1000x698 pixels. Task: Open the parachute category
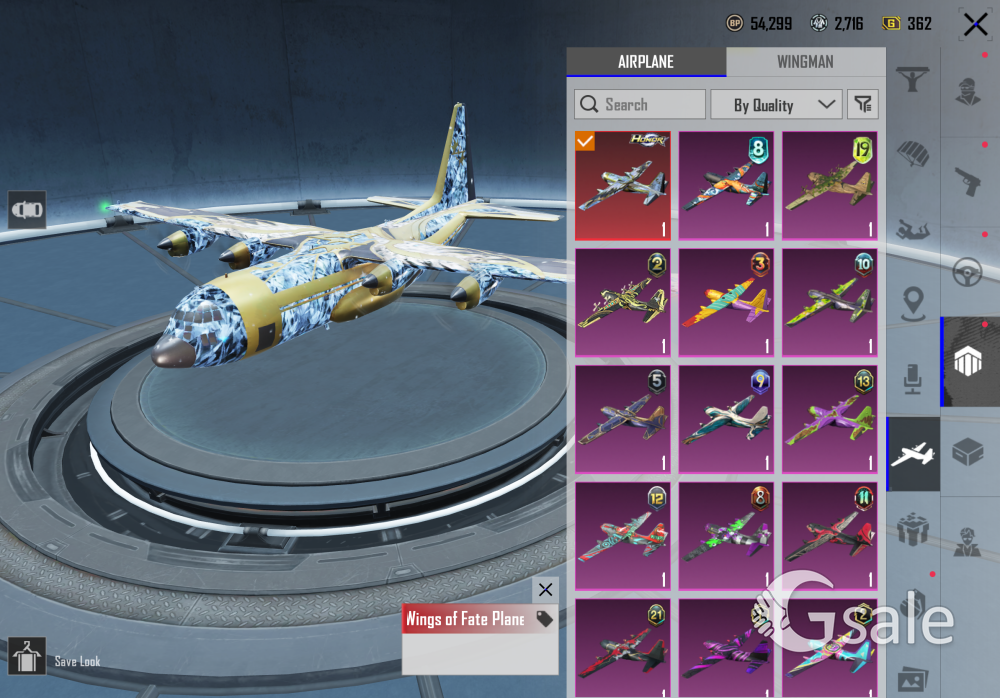pyautogui.click(x=912, y=152)
